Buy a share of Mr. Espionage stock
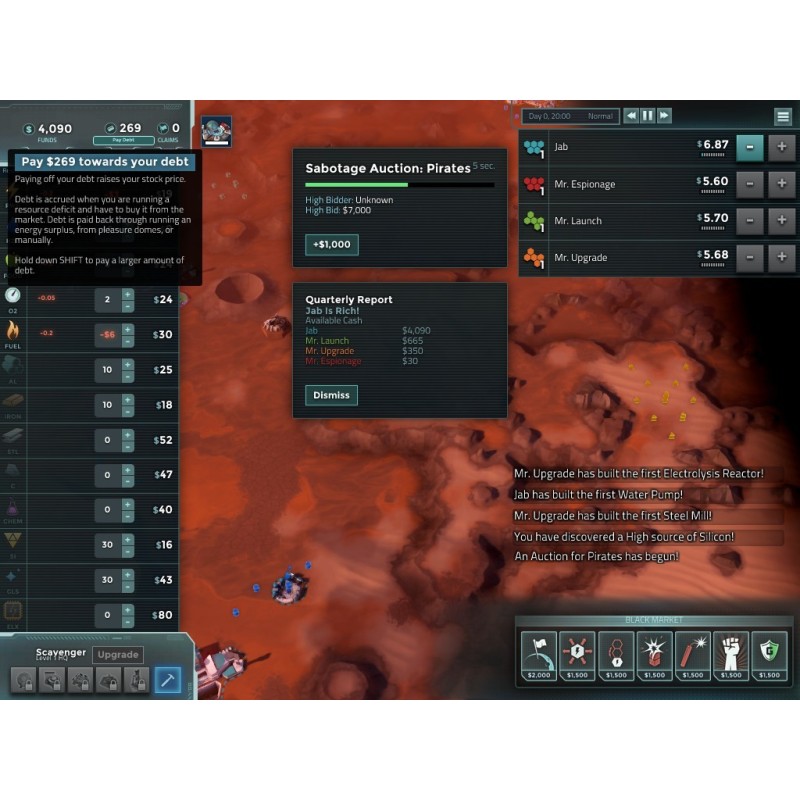Viewport: 800px width, 800px height. tap(782, 184)
